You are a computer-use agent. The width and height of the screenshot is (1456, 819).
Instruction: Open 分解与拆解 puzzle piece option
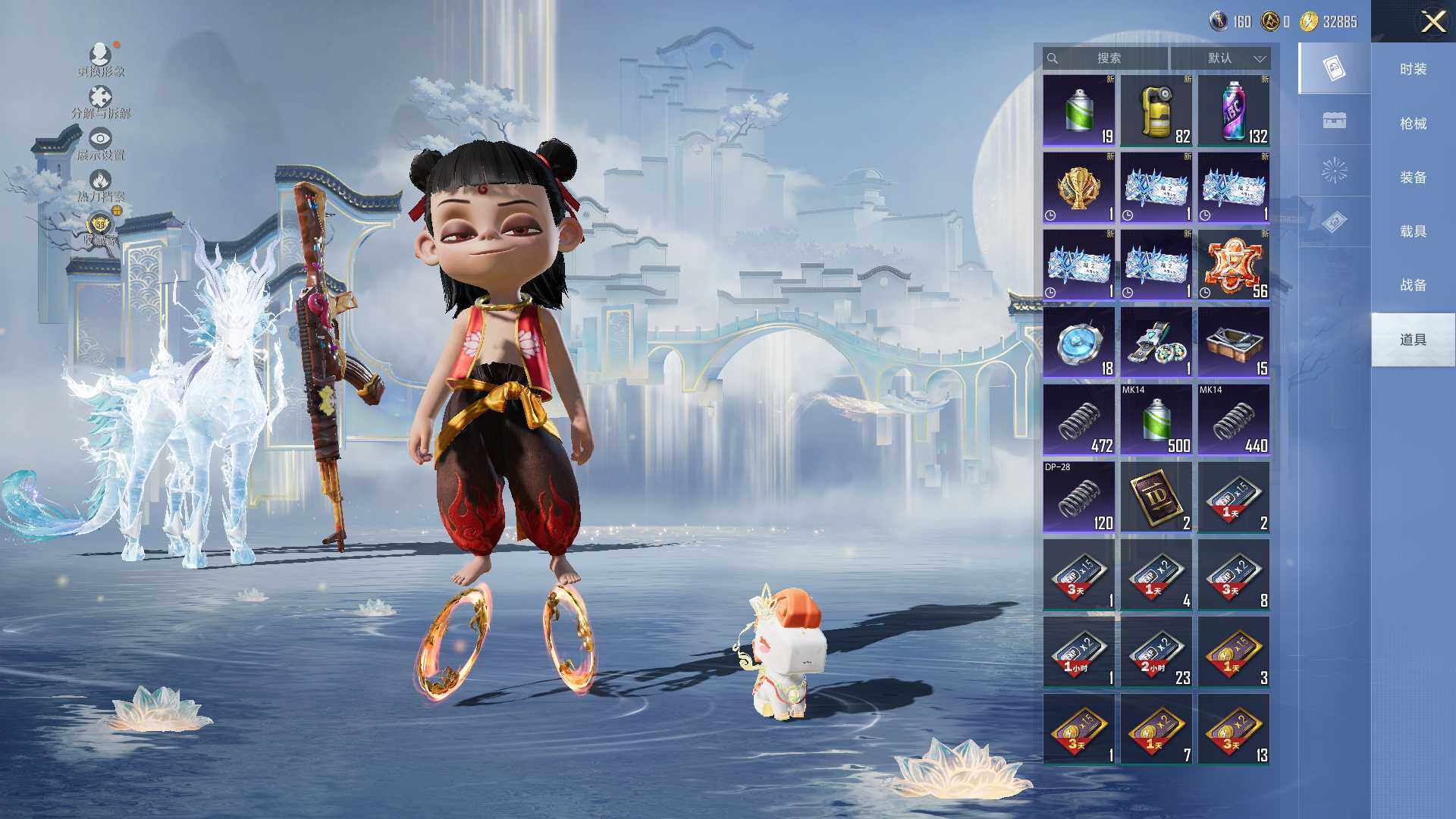click(100, 102)
